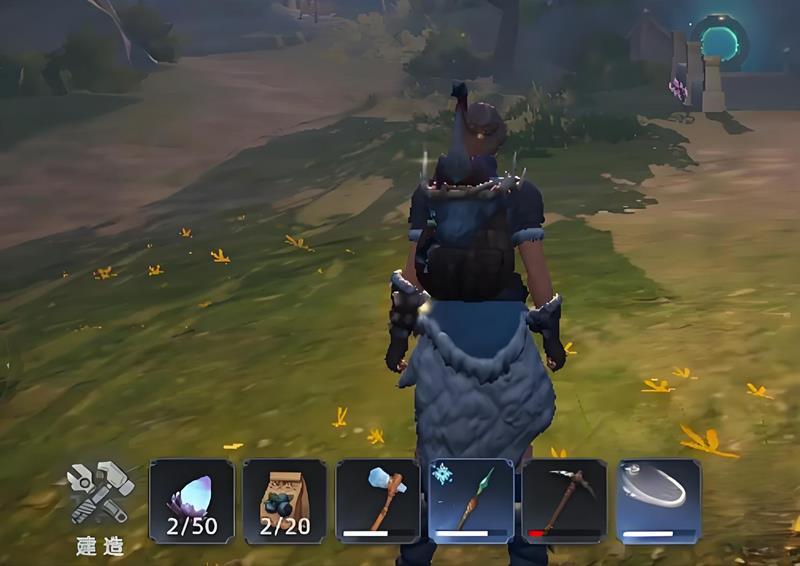Select the green-tipped spear slot
This screenshot has width=800, height=566.
click(471, 501)
